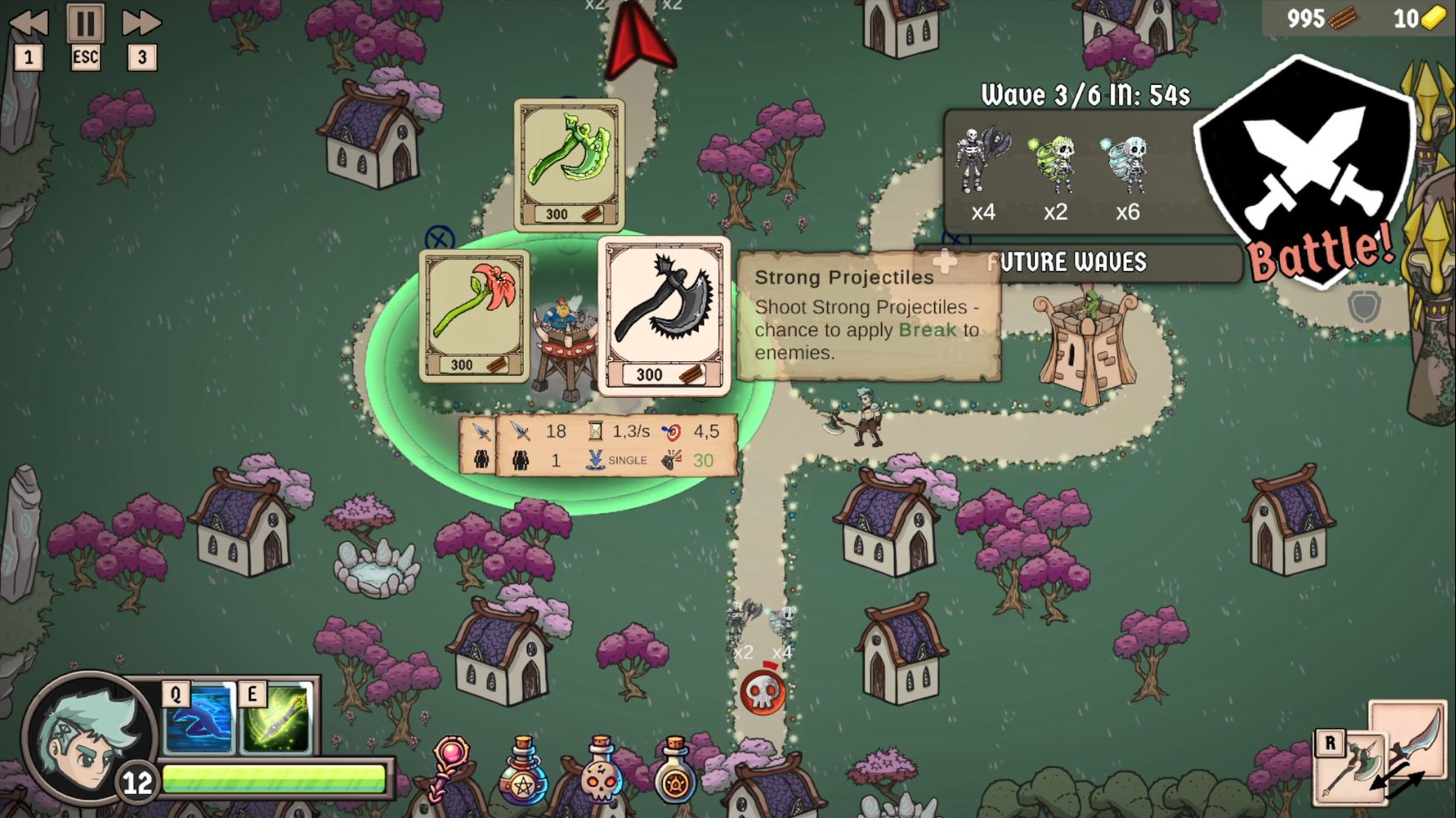Buy the Strong Projectiles black axe upgrade
1456x818 pixels.
click(664, 314)
